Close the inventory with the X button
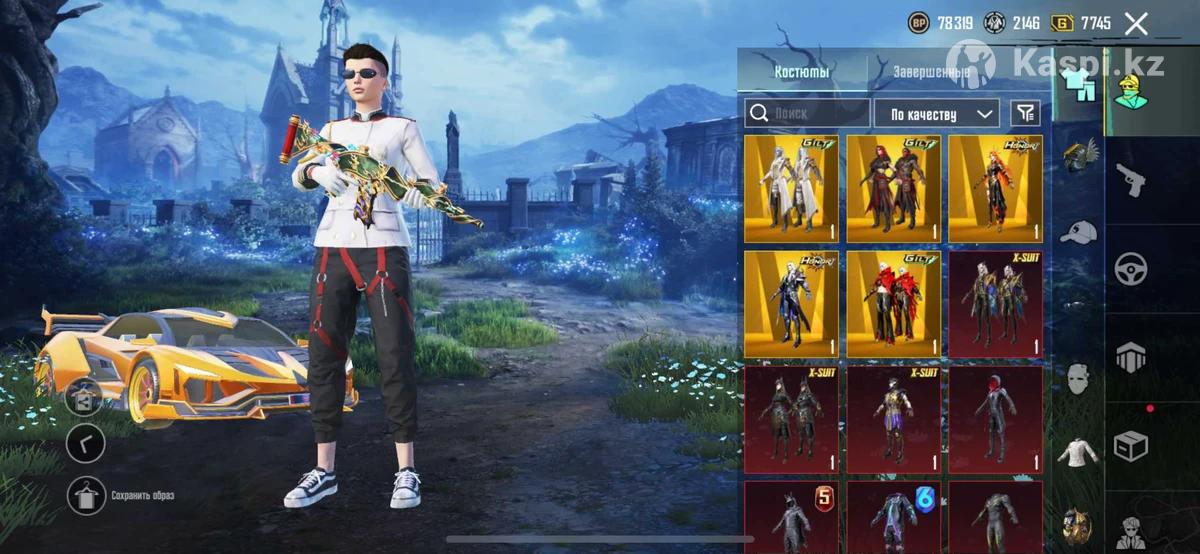 point(1136,24)
